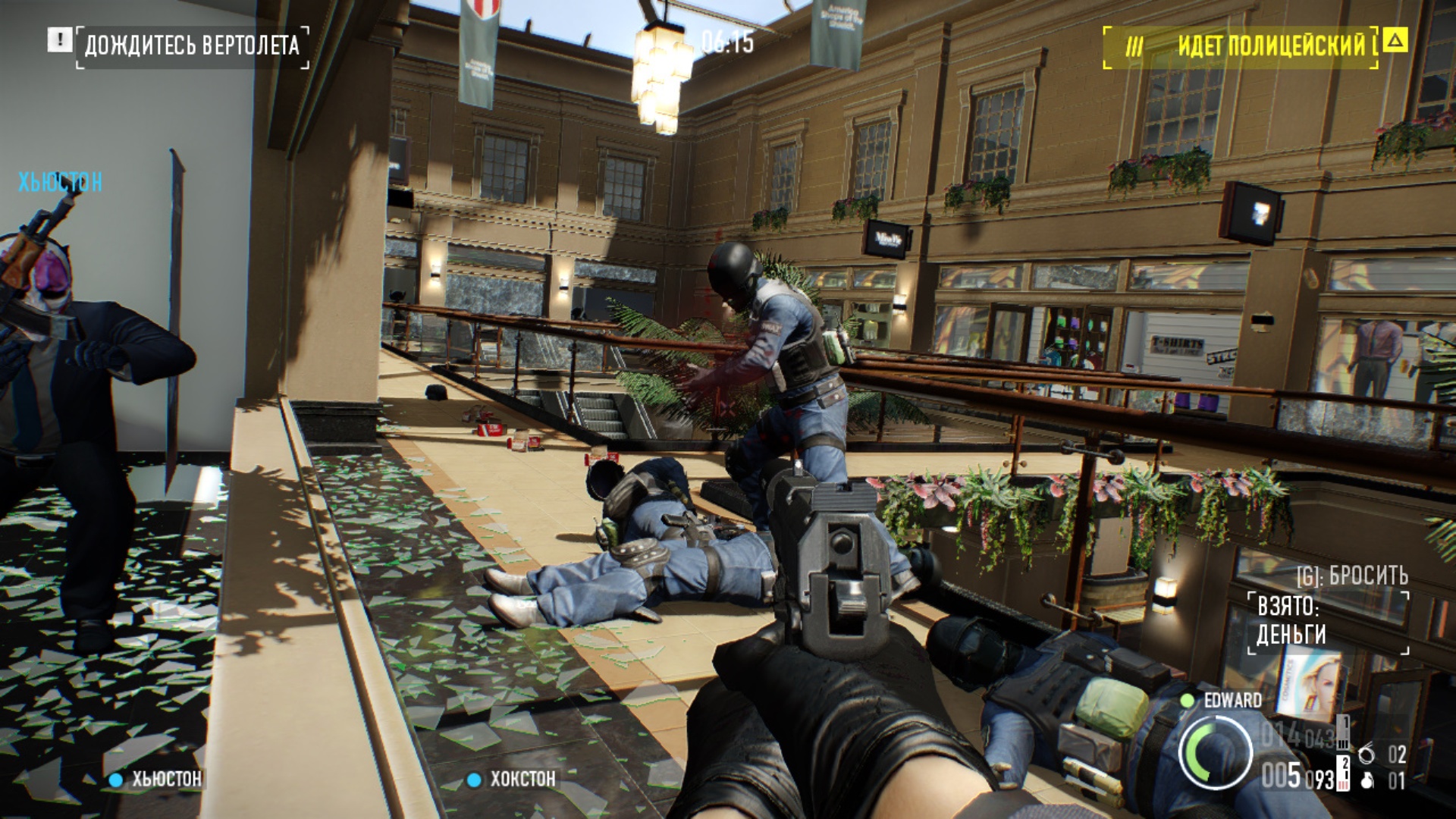The height and width of the screenshot is (819, 1456).
Task: Click the grenade icon
Action: click(x=1367, y=780)
